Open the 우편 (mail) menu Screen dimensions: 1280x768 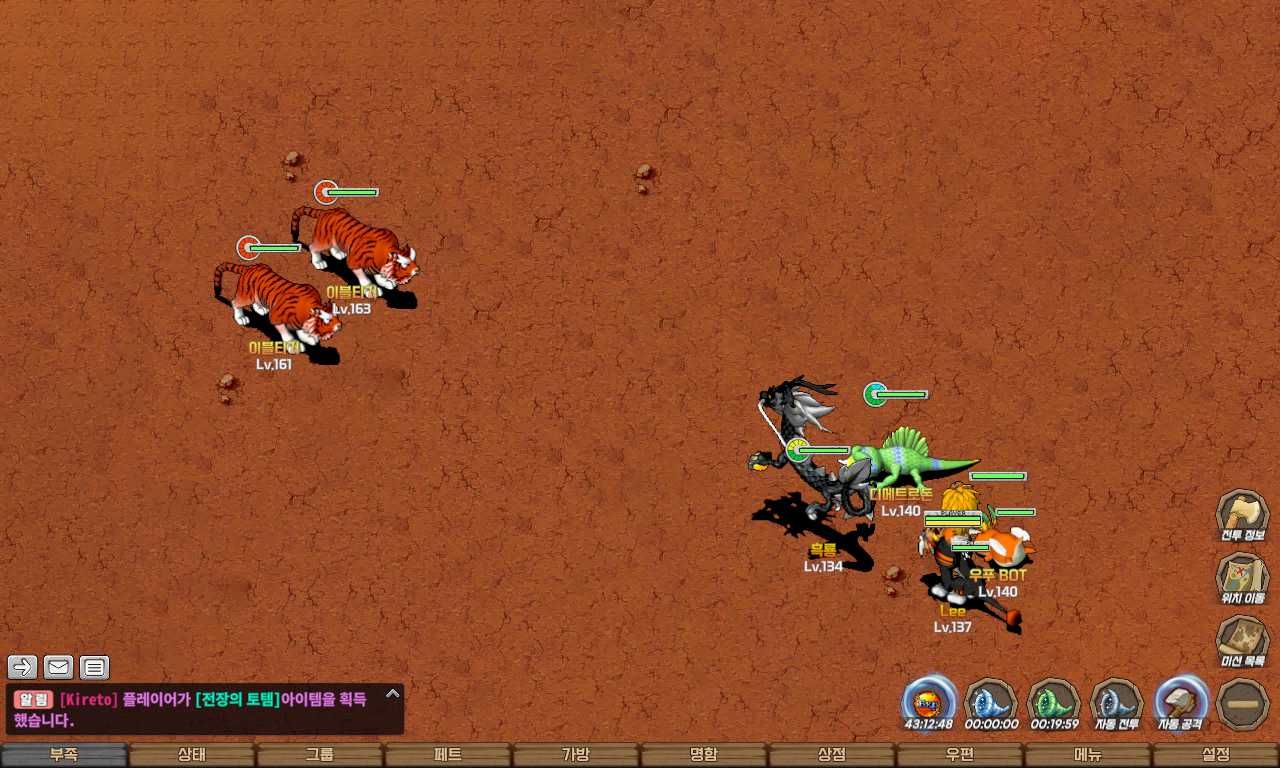tap(960, 755)
